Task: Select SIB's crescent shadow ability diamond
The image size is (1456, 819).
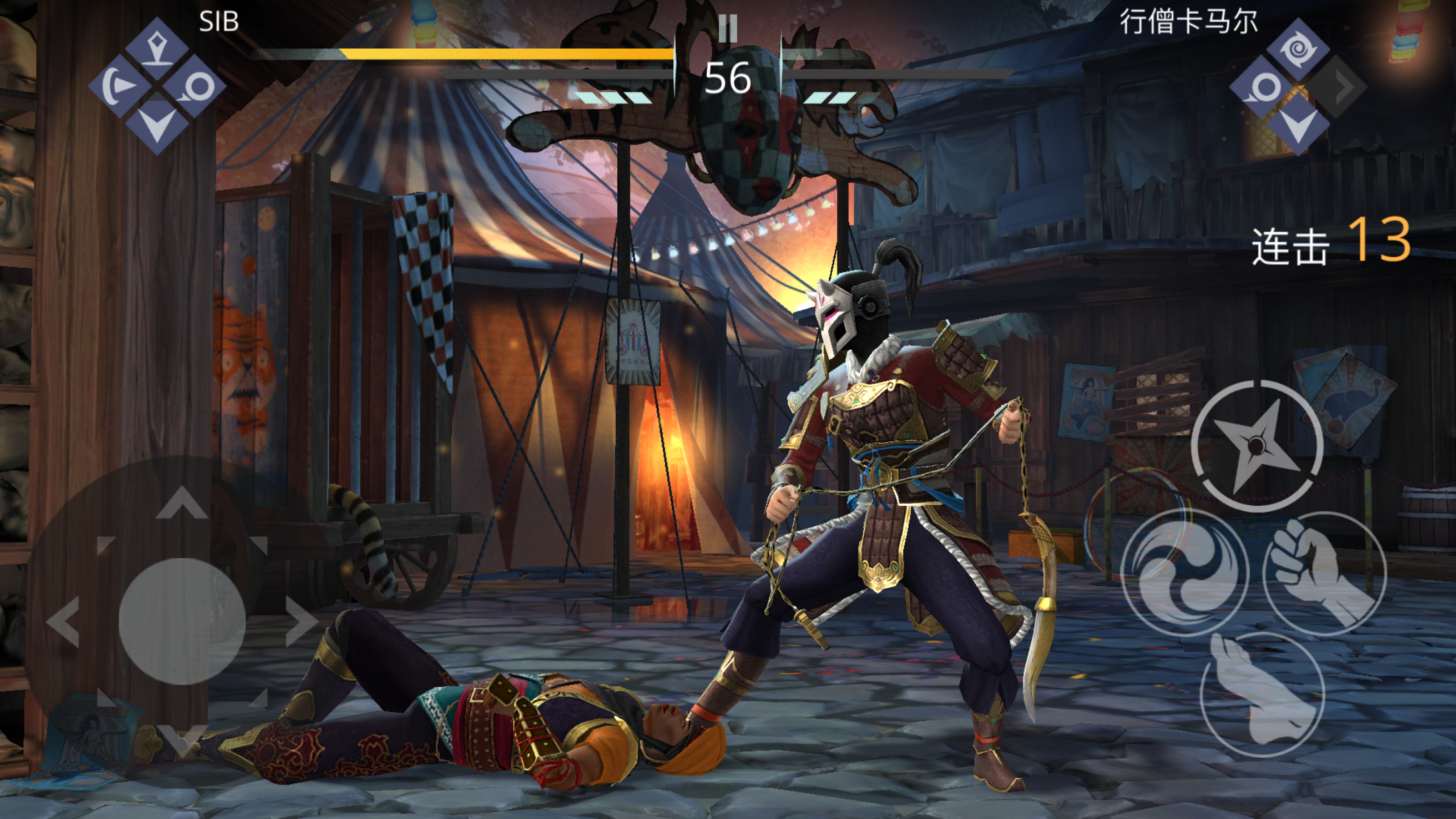Action: pyautogui.click(x=120, y=86)
